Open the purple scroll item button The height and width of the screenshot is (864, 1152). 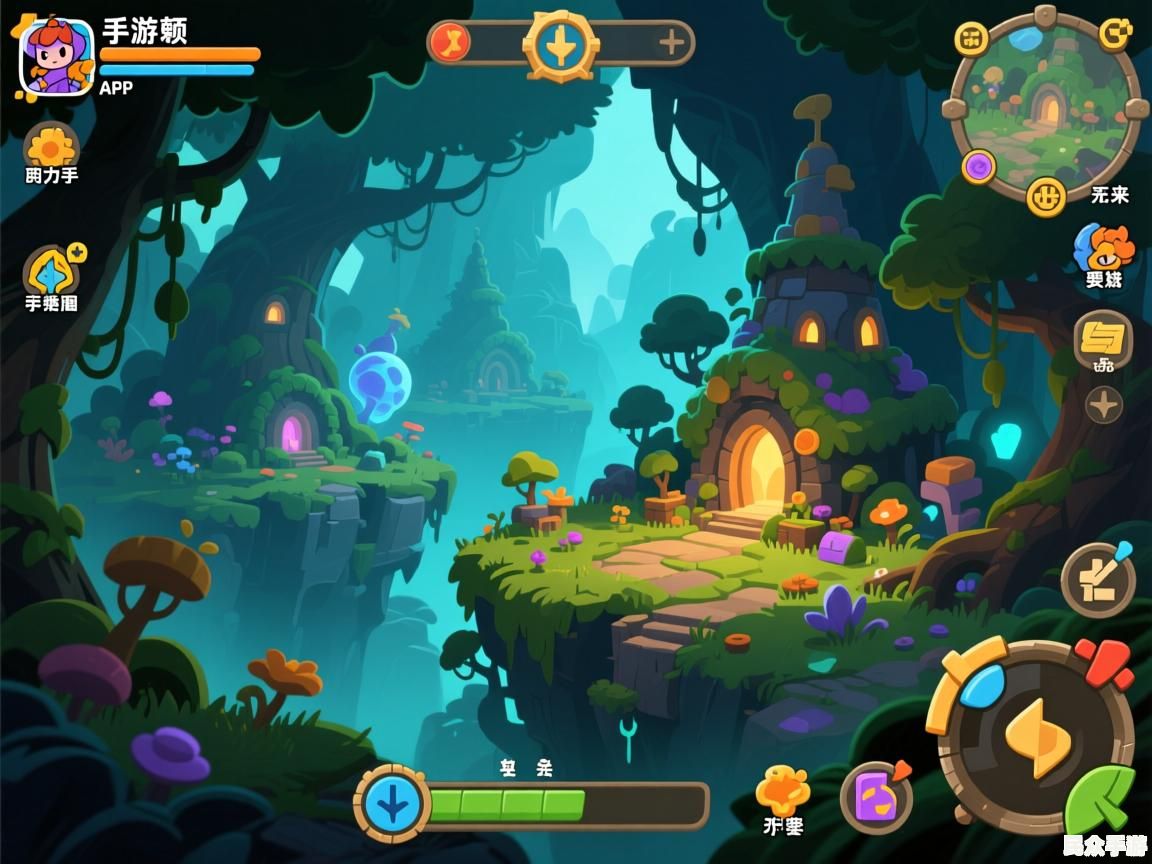pyautogui.click(x=876, y=797)
